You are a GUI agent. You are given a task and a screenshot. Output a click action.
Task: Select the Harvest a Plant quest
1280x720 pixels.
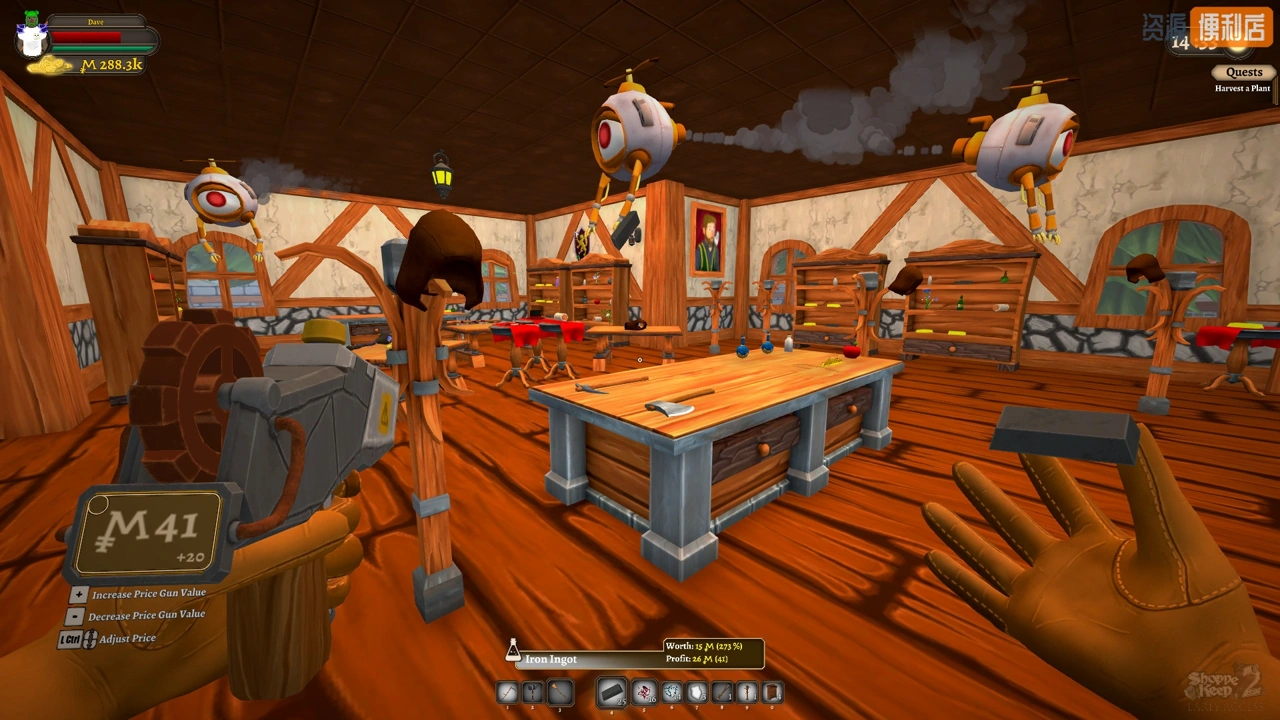[x=1242, y=89]
